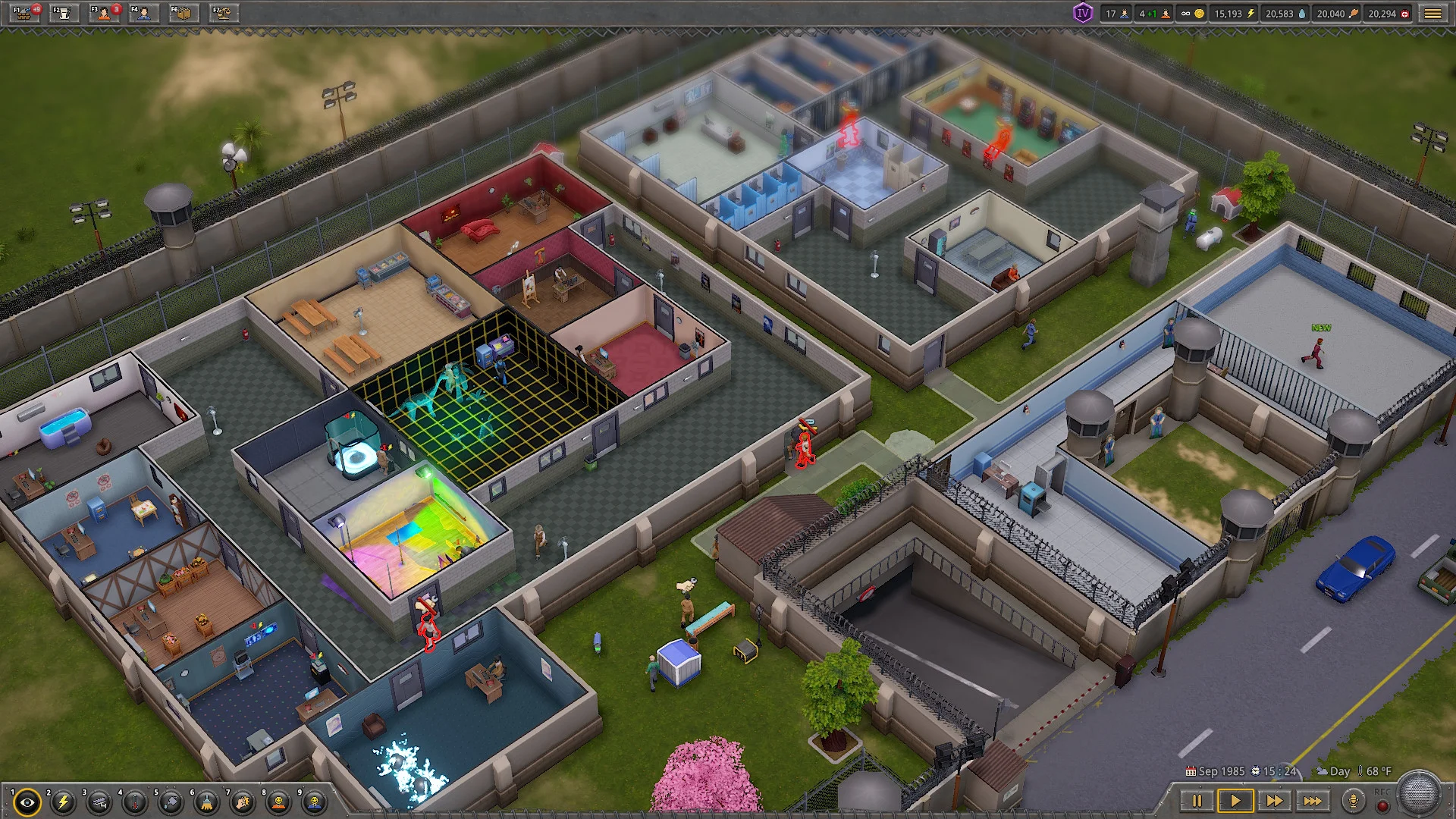
Task: Show the thermometer temperature overlay
Action: click(135, 802)
